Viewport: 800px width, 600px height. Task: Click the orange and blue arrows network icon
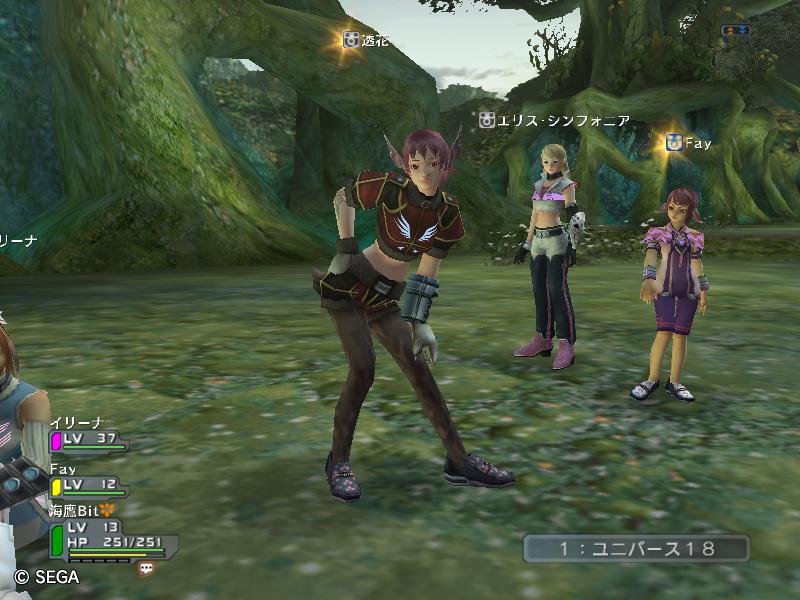point(736,30)
